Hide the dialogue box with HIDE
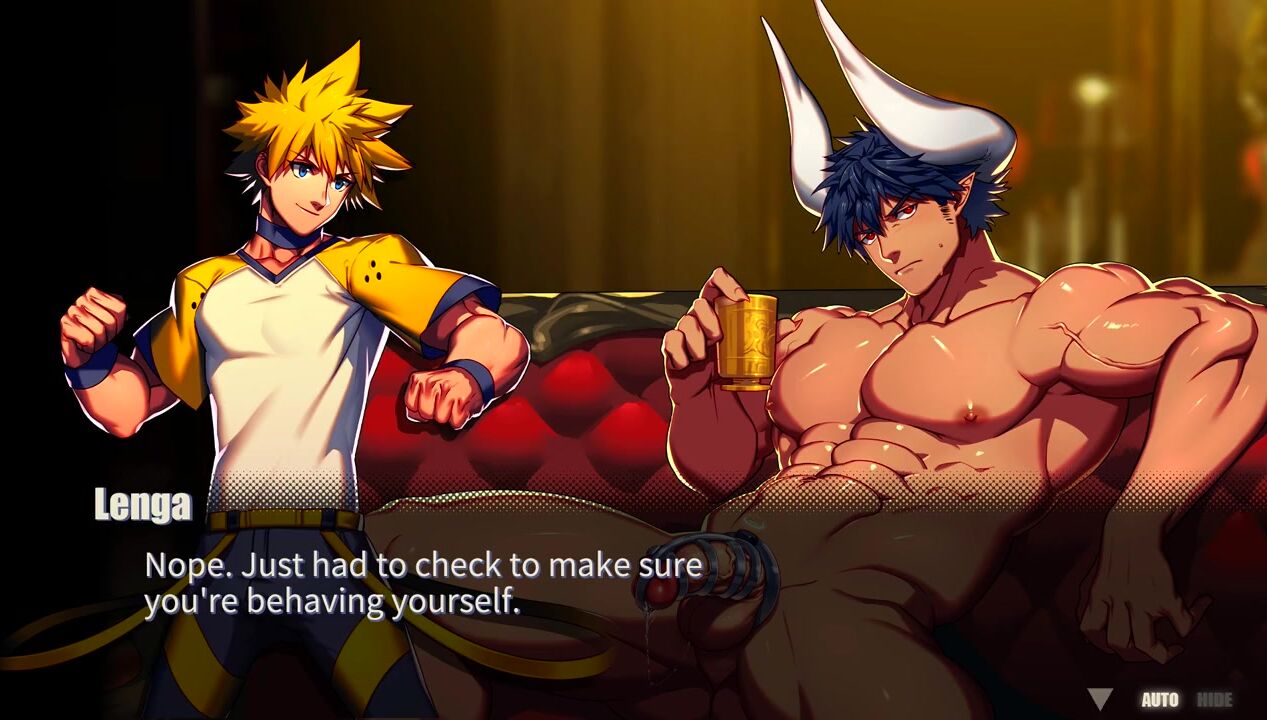This screenshot has height=720, width=1267. pos(1215,700)
